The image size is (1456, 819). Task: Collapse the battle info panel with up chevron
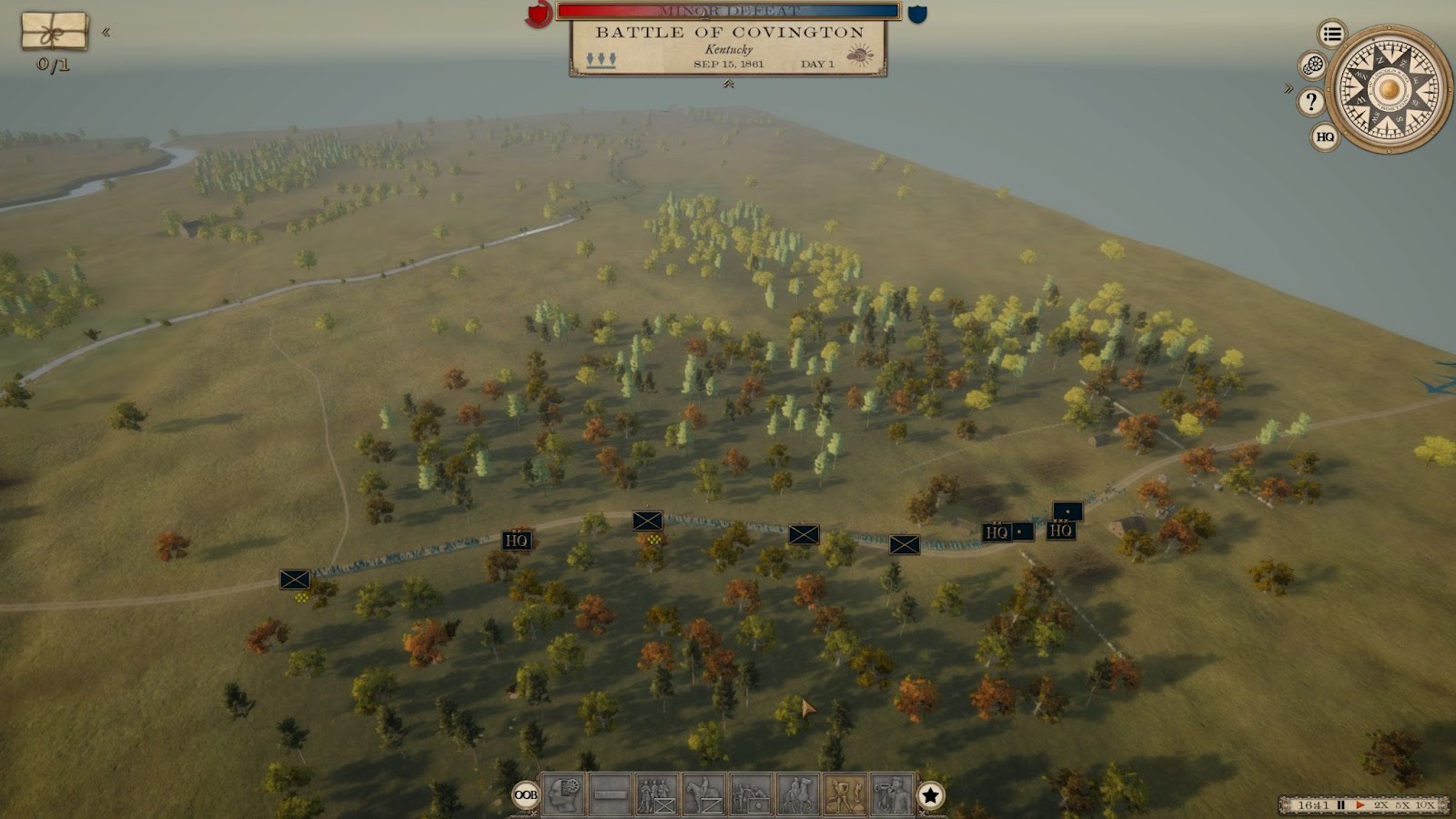pyautogui.click(x=728, y=85)
